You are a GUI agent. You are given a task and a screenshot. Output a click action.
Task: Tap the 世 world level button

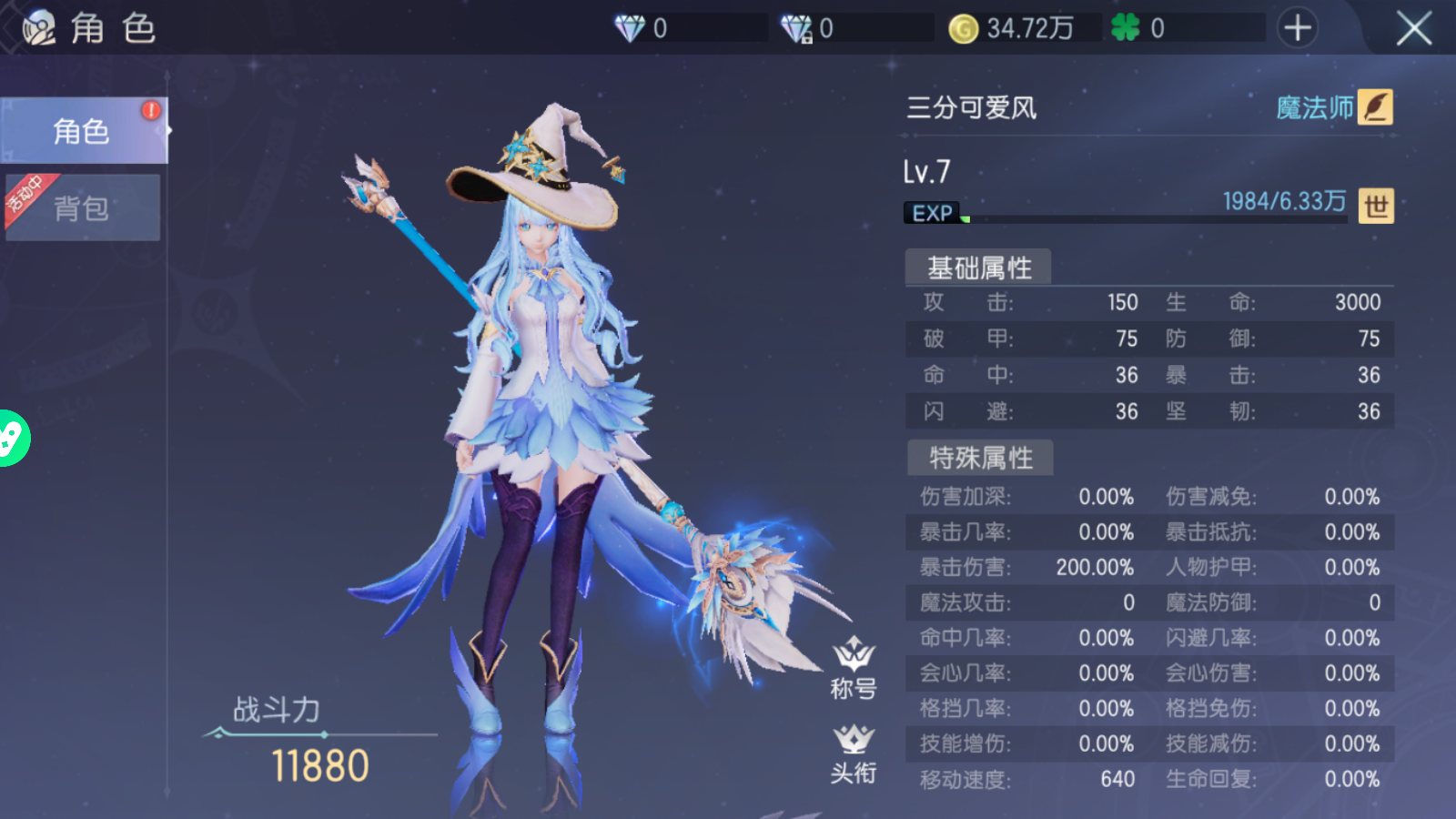pos(1376,207)
